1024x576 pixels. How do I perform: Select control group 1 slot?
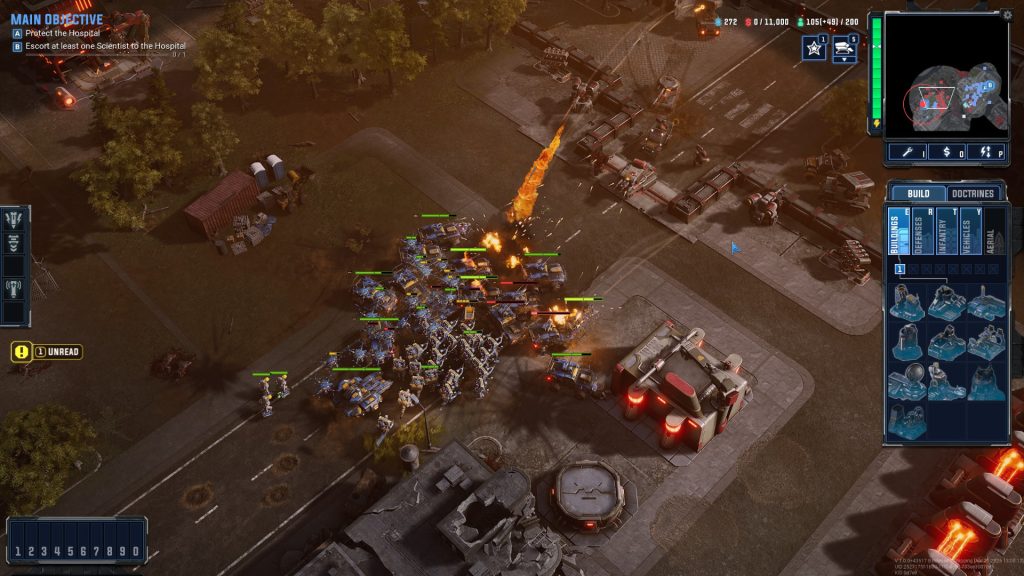pos(18,551)
